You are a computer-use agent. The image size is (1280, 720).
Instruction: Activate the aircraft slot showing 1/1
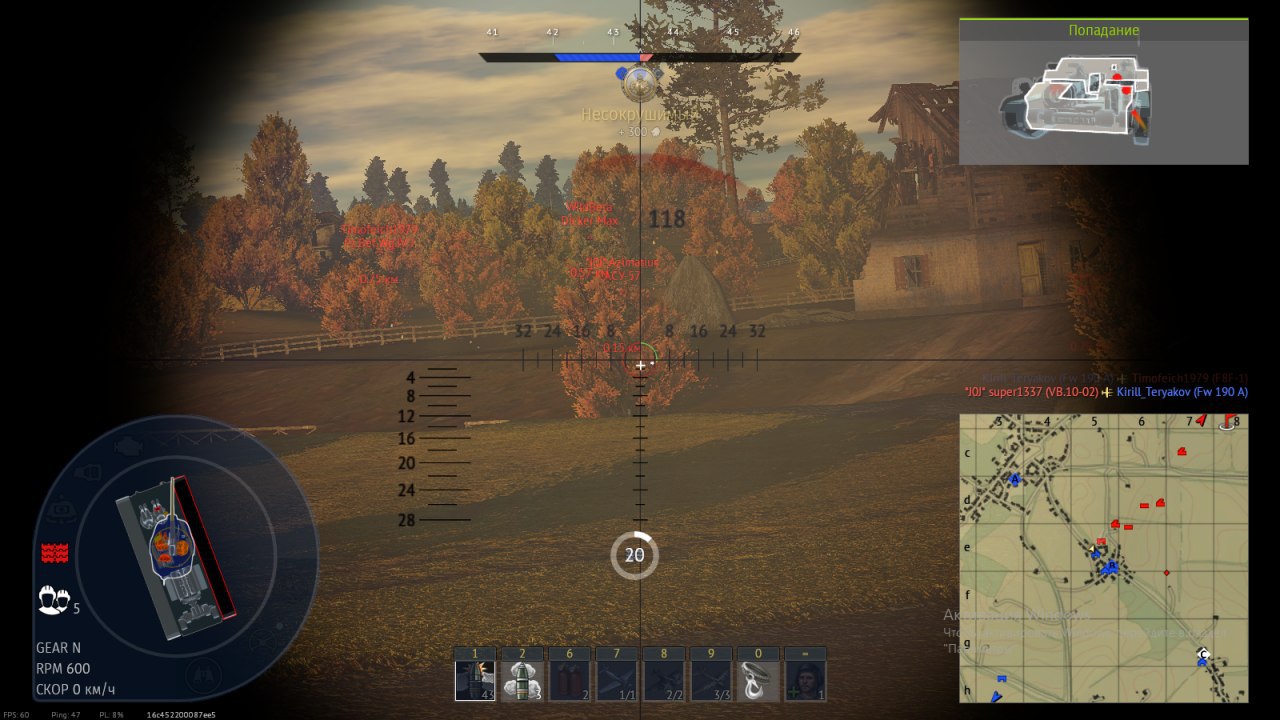point(616,679)
